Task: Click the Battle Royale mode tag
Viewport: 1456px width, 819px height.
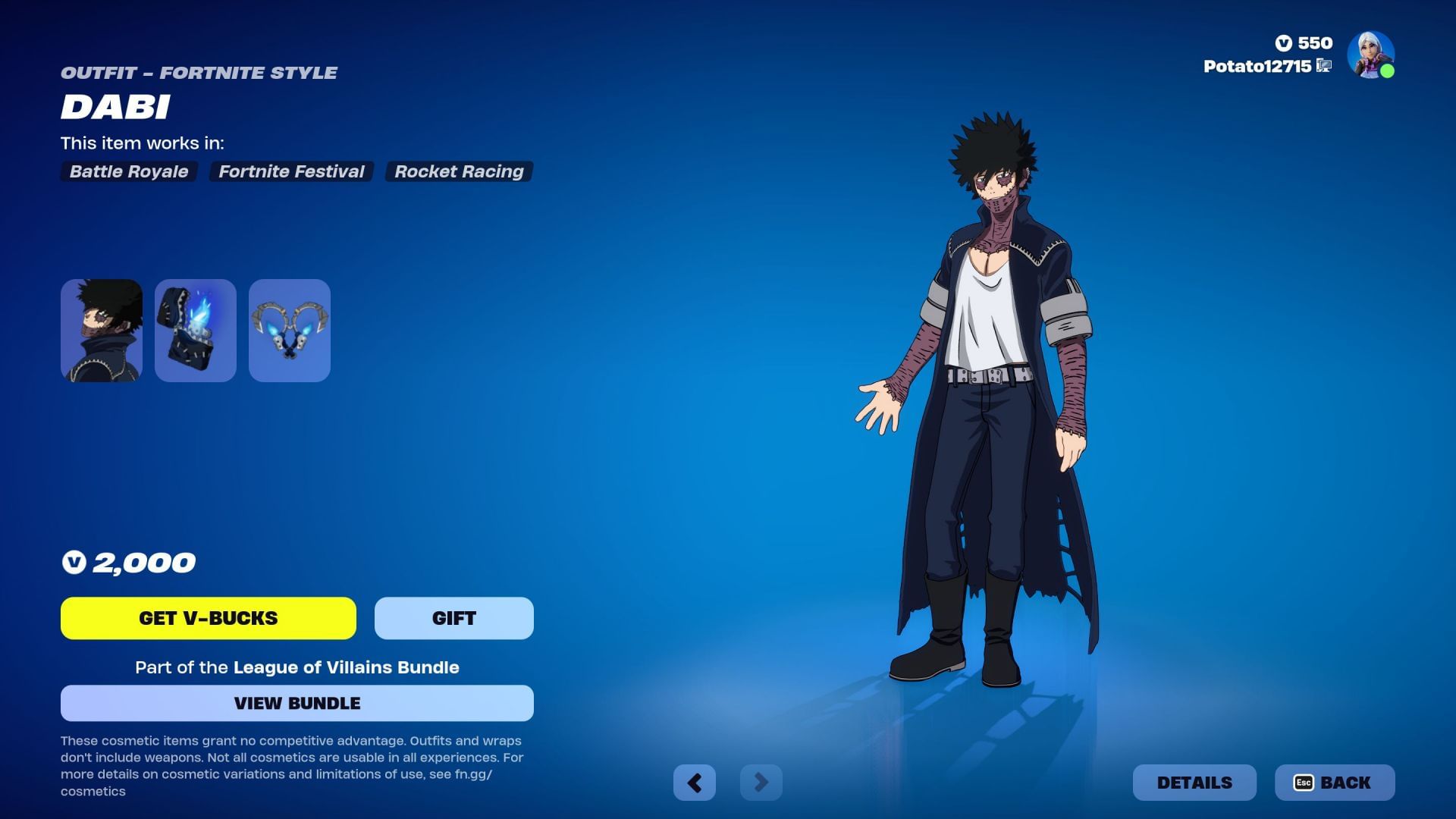Action: tap(127, 171)
